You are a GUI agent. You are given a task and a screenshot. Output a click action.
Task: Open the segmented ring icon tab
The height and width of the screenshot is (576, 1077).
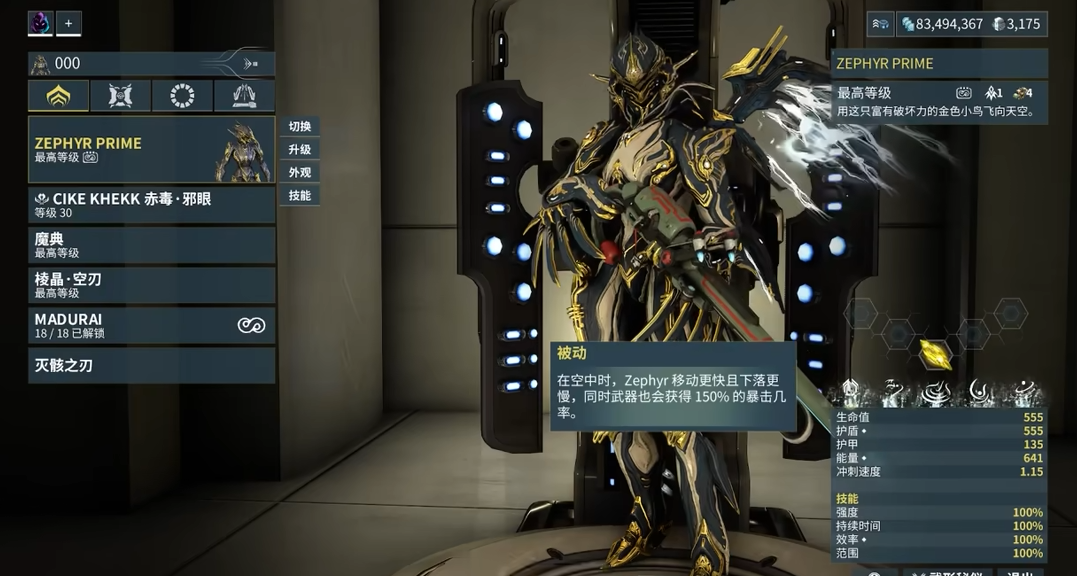click(182, 96)
